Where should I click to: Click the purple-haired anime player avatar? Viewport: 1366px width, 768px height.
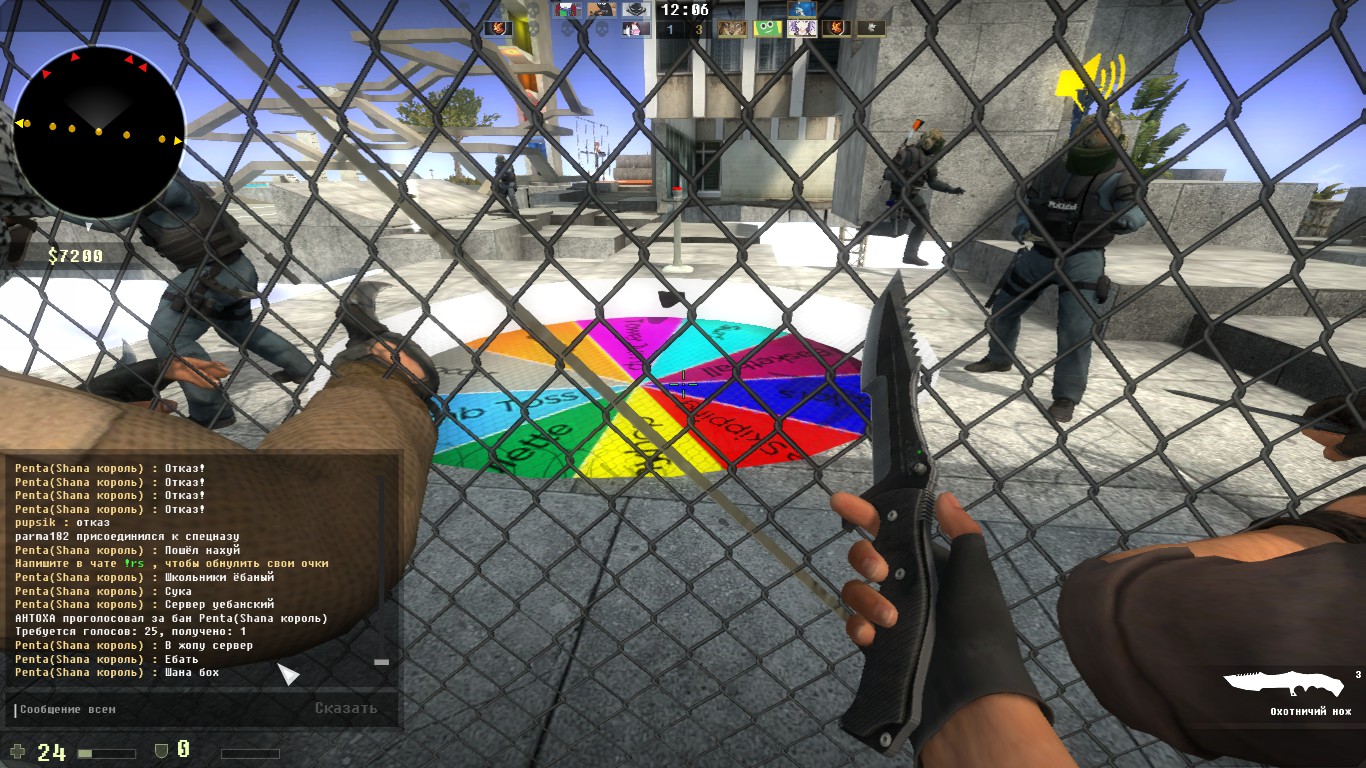802,29
